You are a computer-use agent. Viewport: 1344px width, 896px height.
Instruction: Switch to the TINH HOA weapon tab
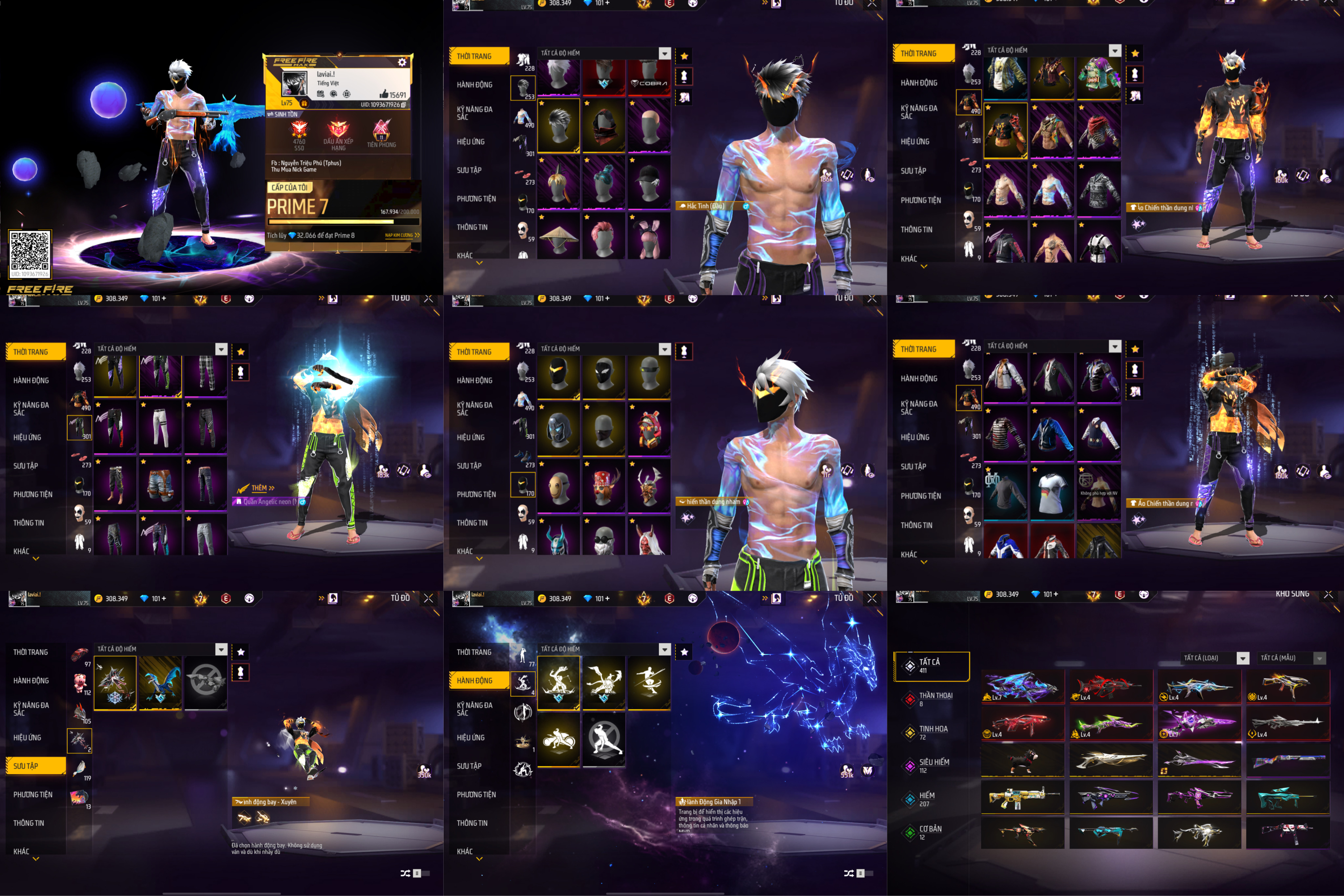[933, 732]
